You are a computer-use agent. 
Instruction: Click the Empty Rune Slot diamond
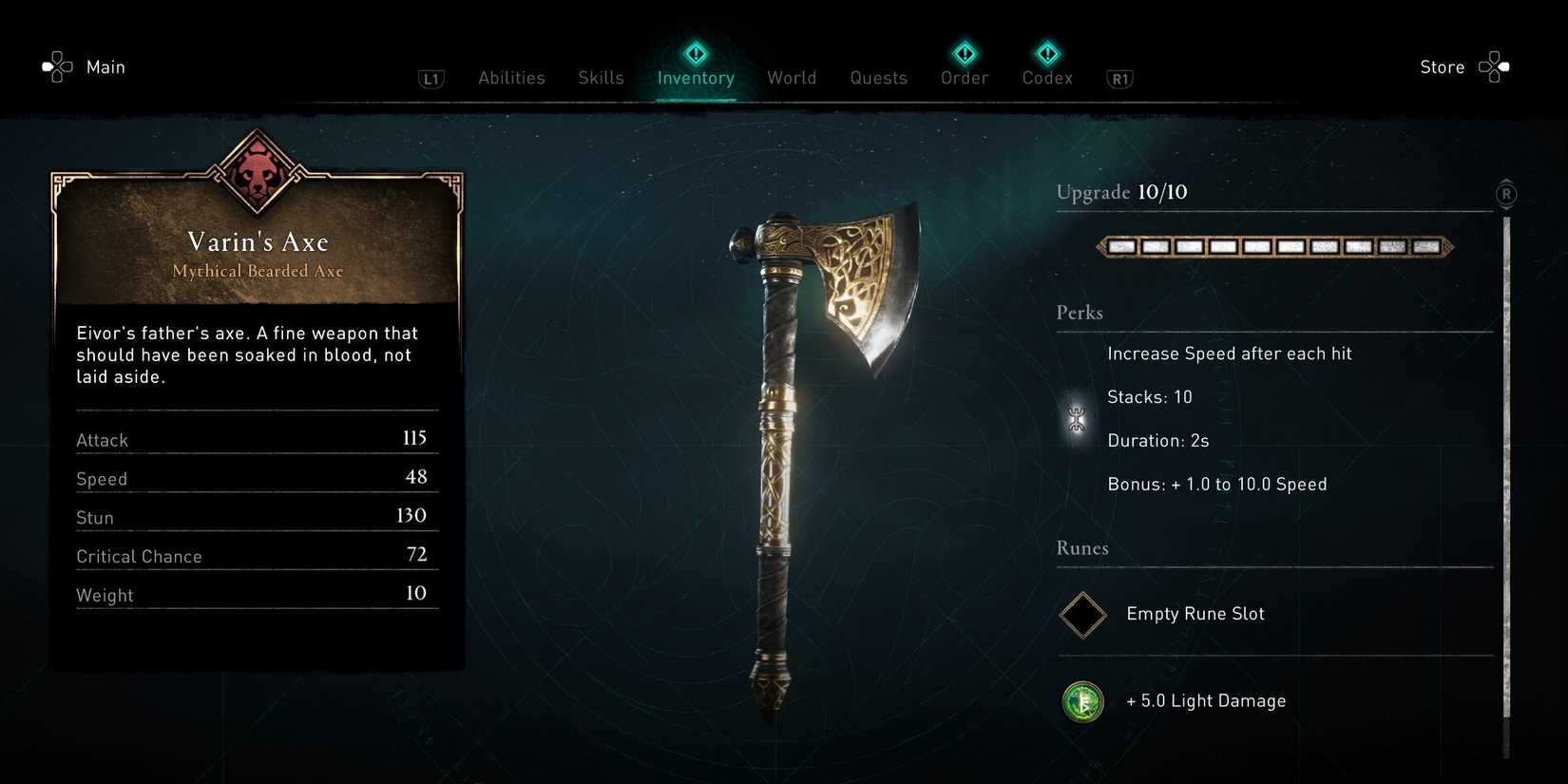(x=1082, y=615)
